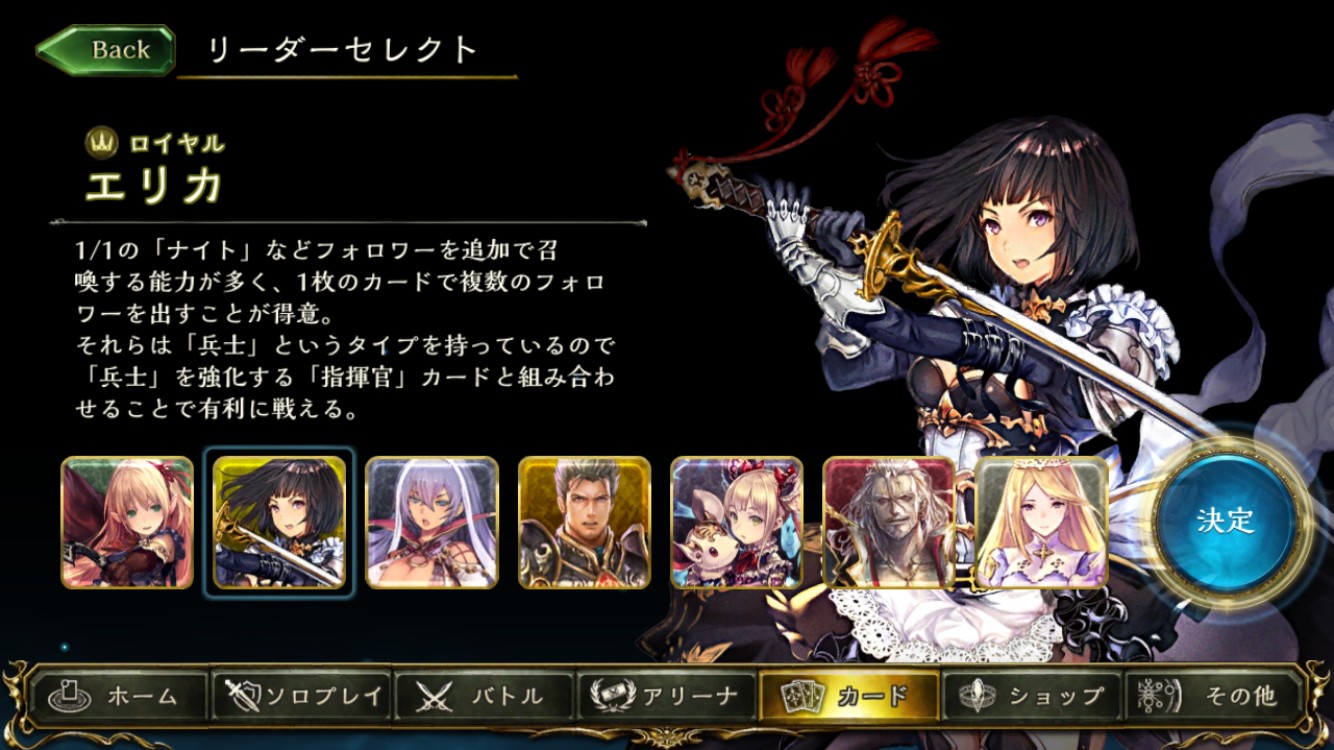Select the brown-haired armored man portrait
The height and width of the screenshot is (750, 1334).
click(x=585, y=522)
